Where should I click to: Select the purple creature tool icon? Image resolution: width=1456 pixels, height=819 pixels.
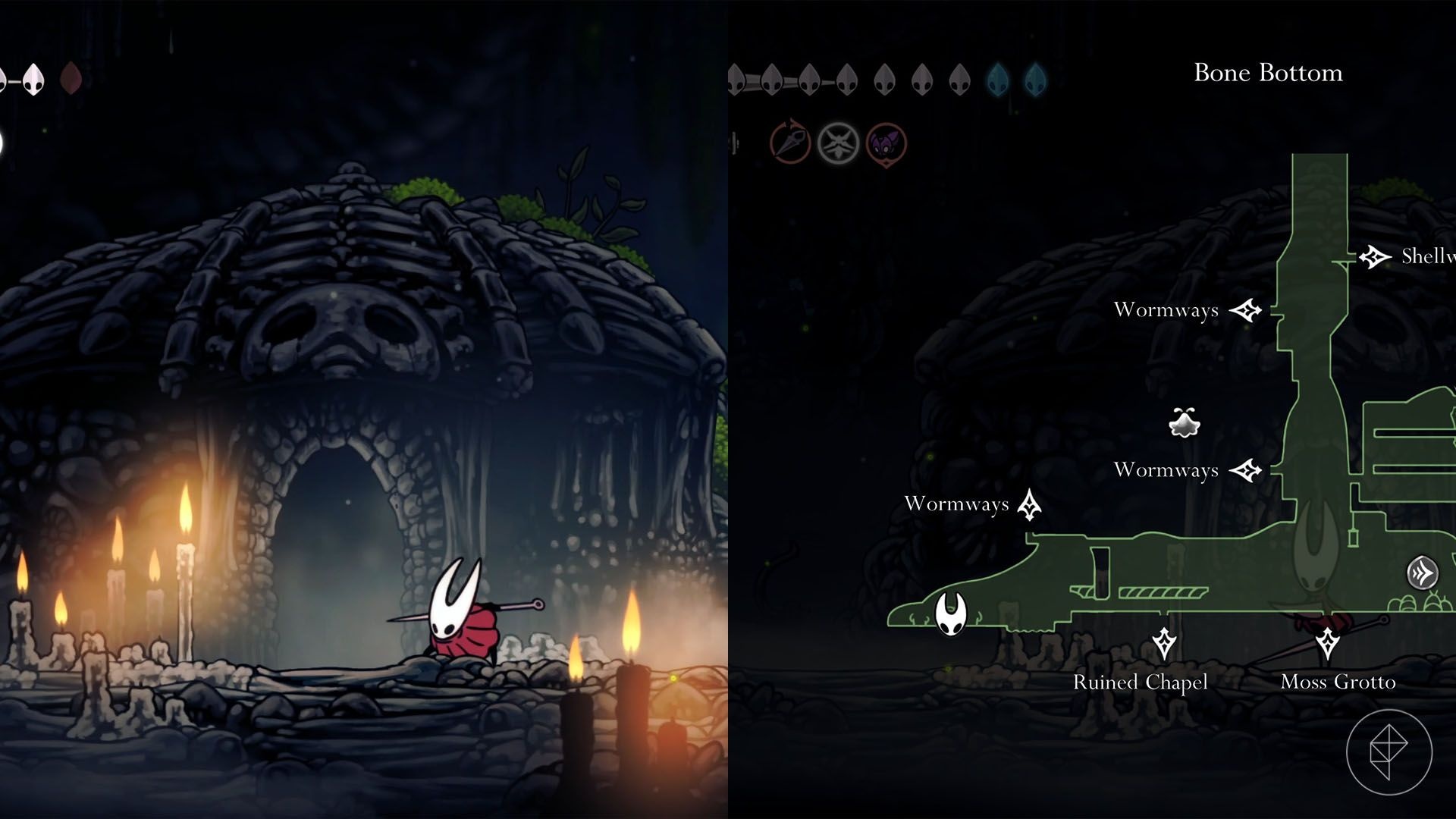pyautogui.click(x=886, y=143)
